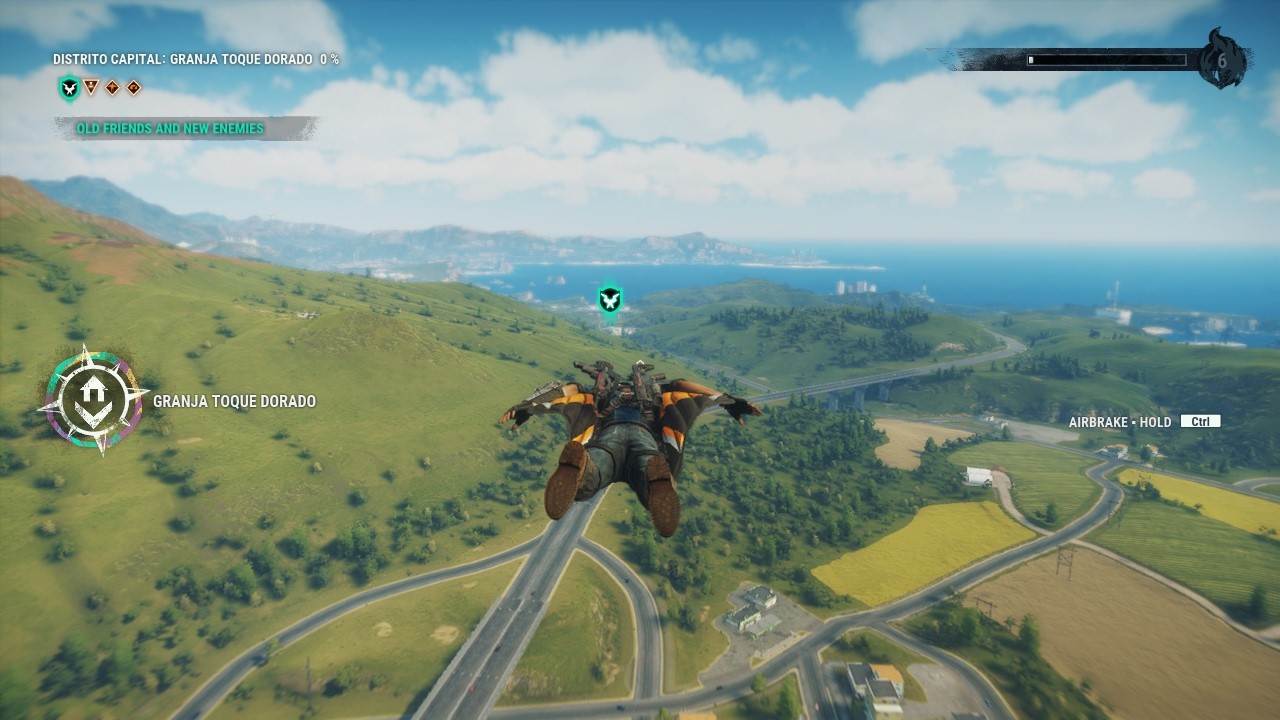Viewport: 1280px width, 720px height.
Task: Select the Old Friends and New Enemies mission tracker
Action: coord(170,128)
